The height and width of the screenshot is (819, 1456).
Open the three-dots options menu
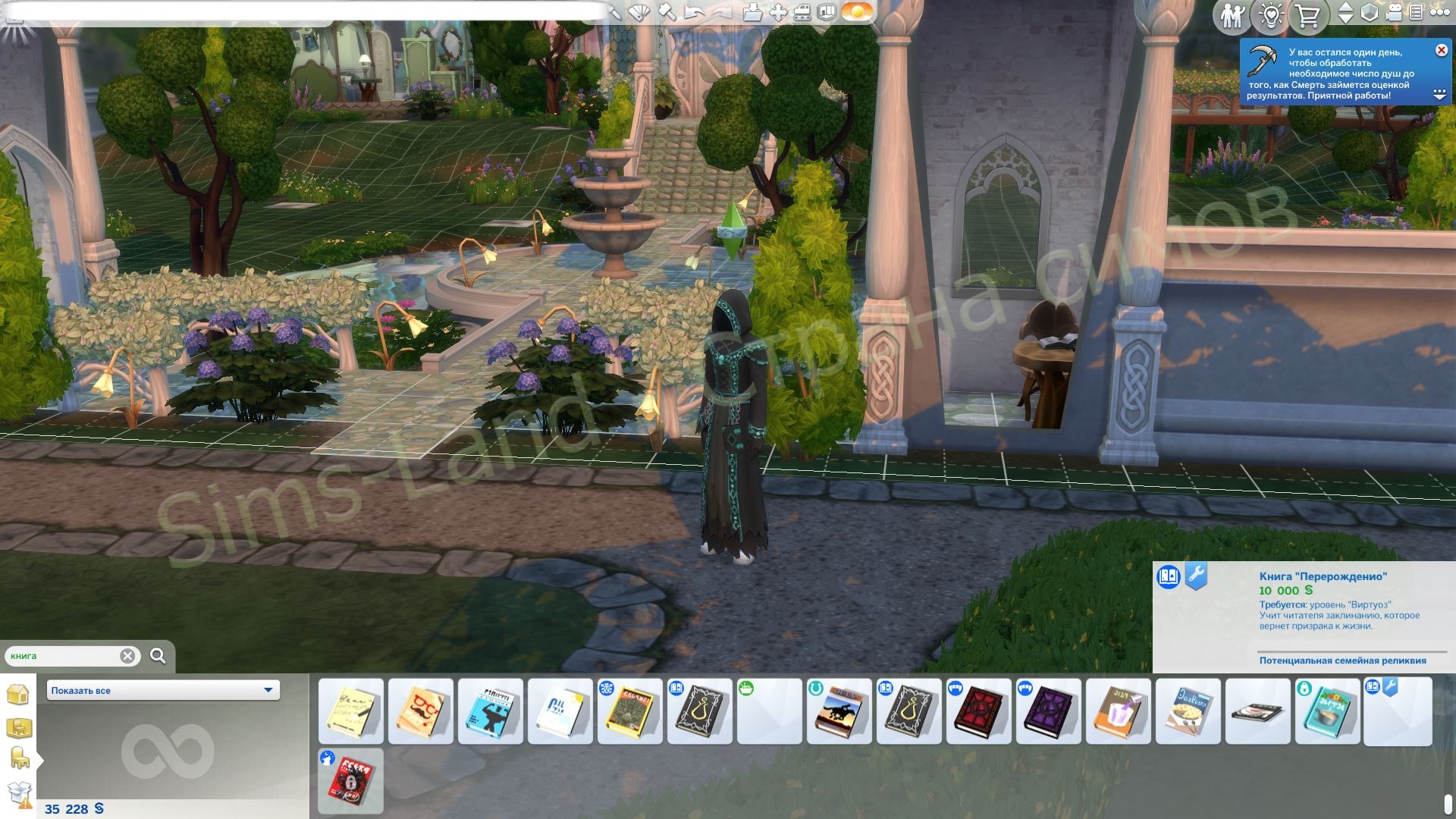(x=1439, y=12)
